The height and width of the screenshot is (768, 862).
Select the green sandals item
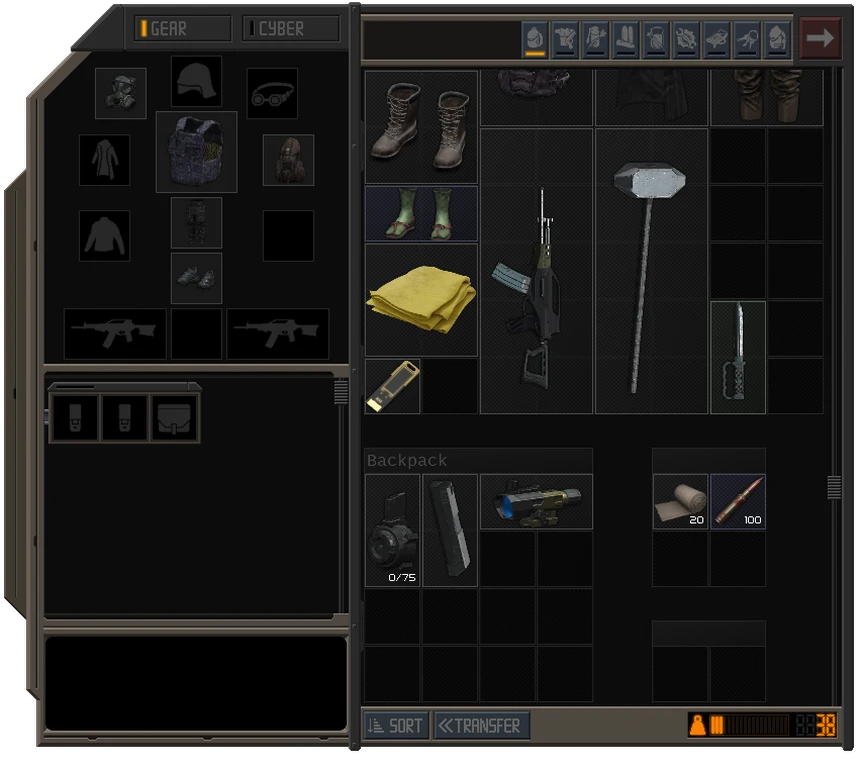[x=421, y=214]
